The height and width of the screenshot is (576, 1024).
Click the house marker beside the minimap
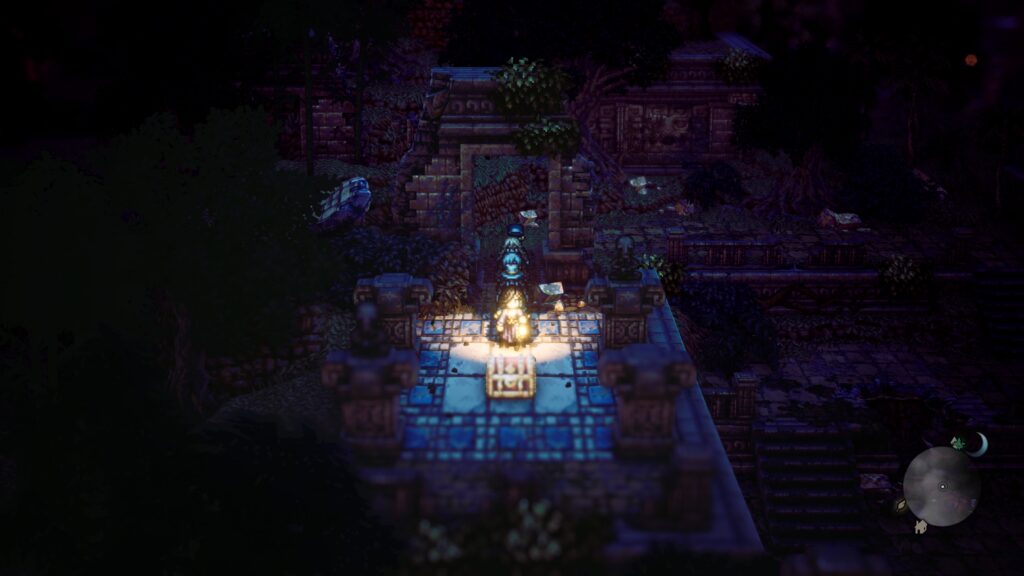920,526
